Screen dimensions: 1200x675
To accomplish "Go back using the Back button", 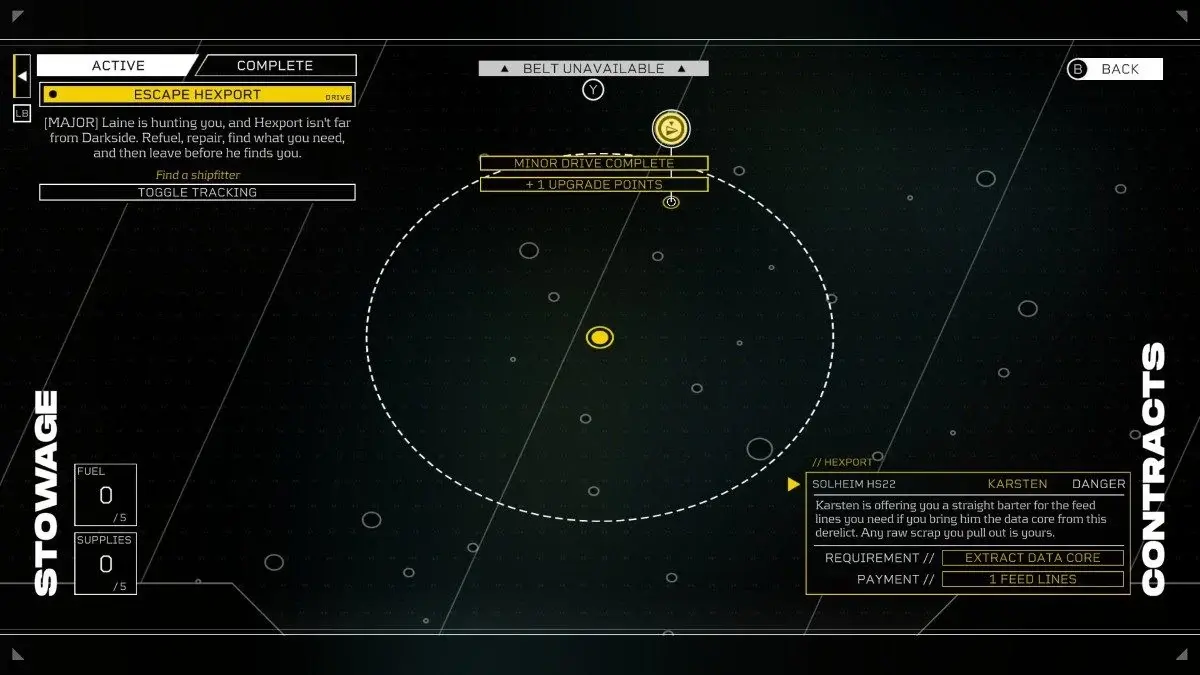I will pyautogui.click(x=1115, y=69).
